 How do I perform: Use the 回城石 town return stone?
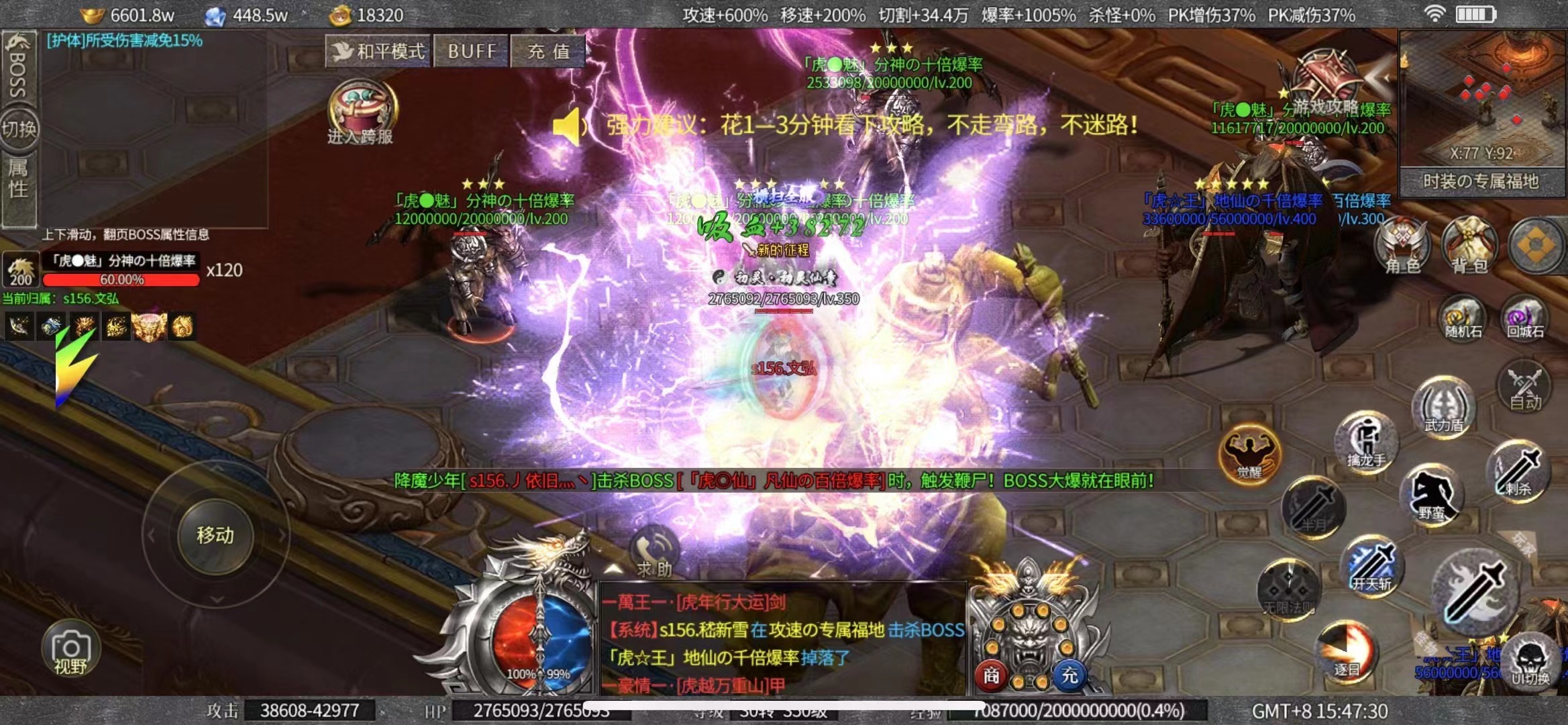[1525, 318]
